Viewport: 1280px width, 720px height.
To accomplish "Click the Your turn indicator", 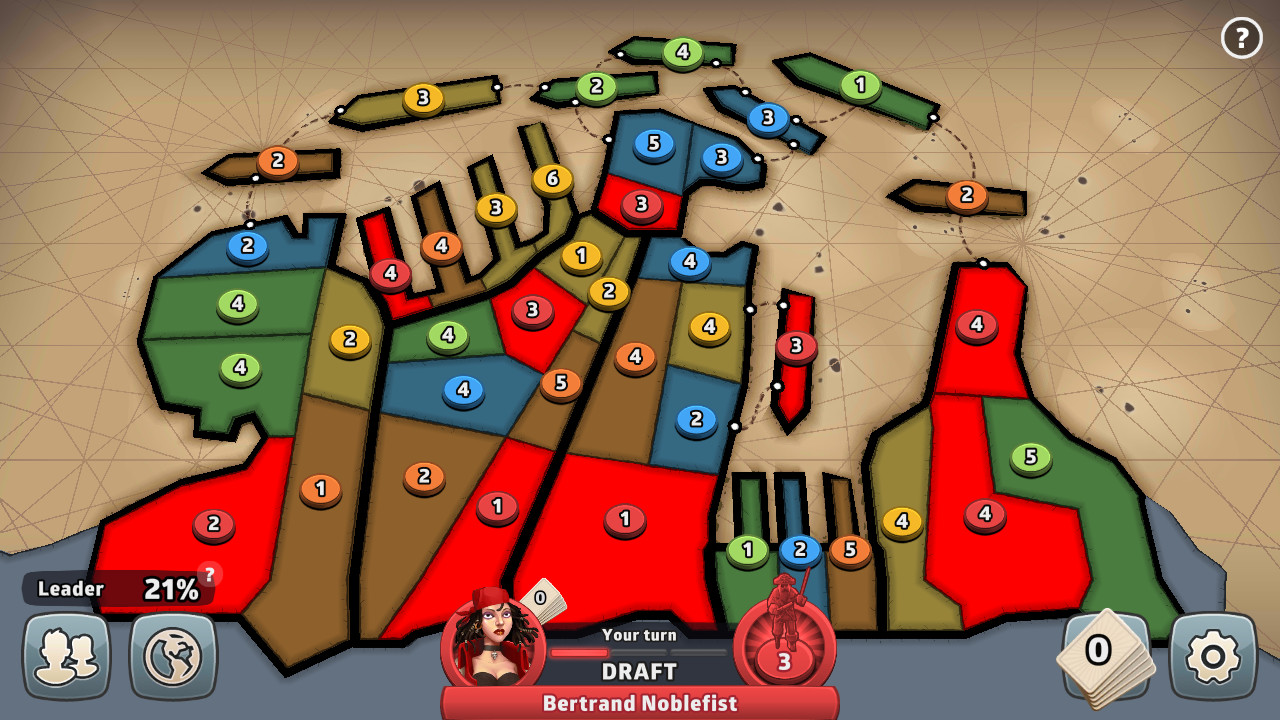I will click(639, 635).
